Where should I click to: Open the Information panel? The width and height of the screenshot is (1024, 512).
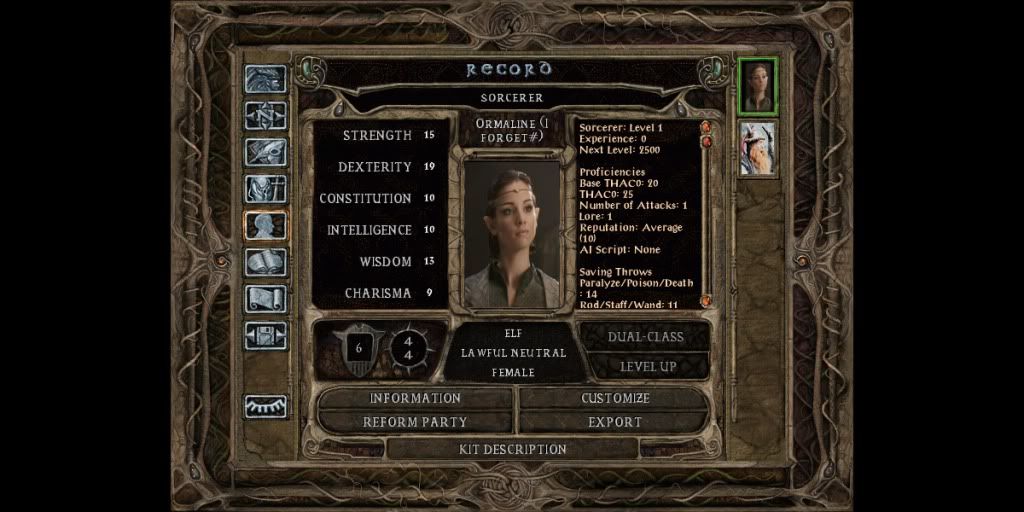415,398
